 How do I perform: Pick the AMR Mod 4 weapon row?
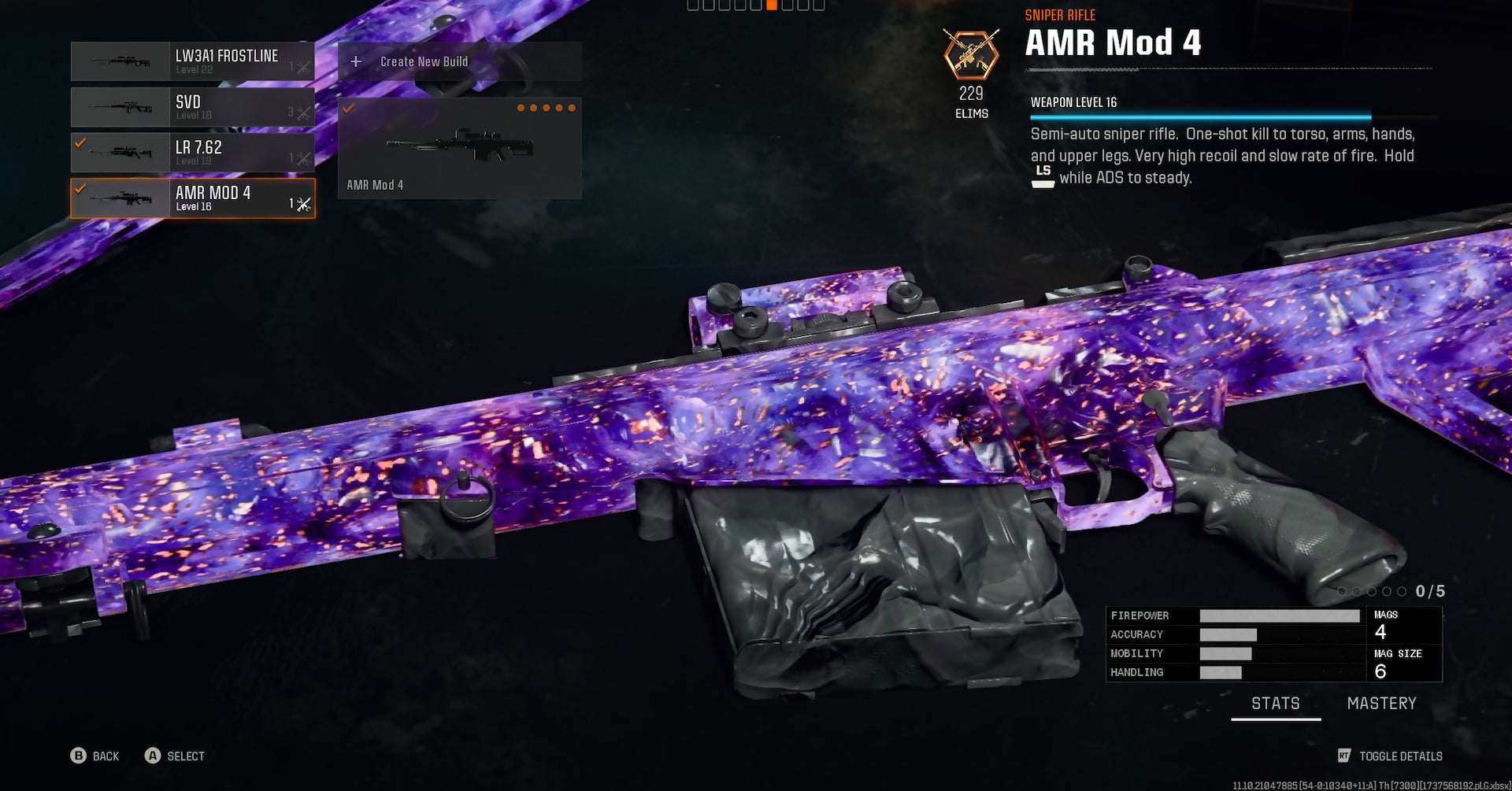tap(192, 198)
